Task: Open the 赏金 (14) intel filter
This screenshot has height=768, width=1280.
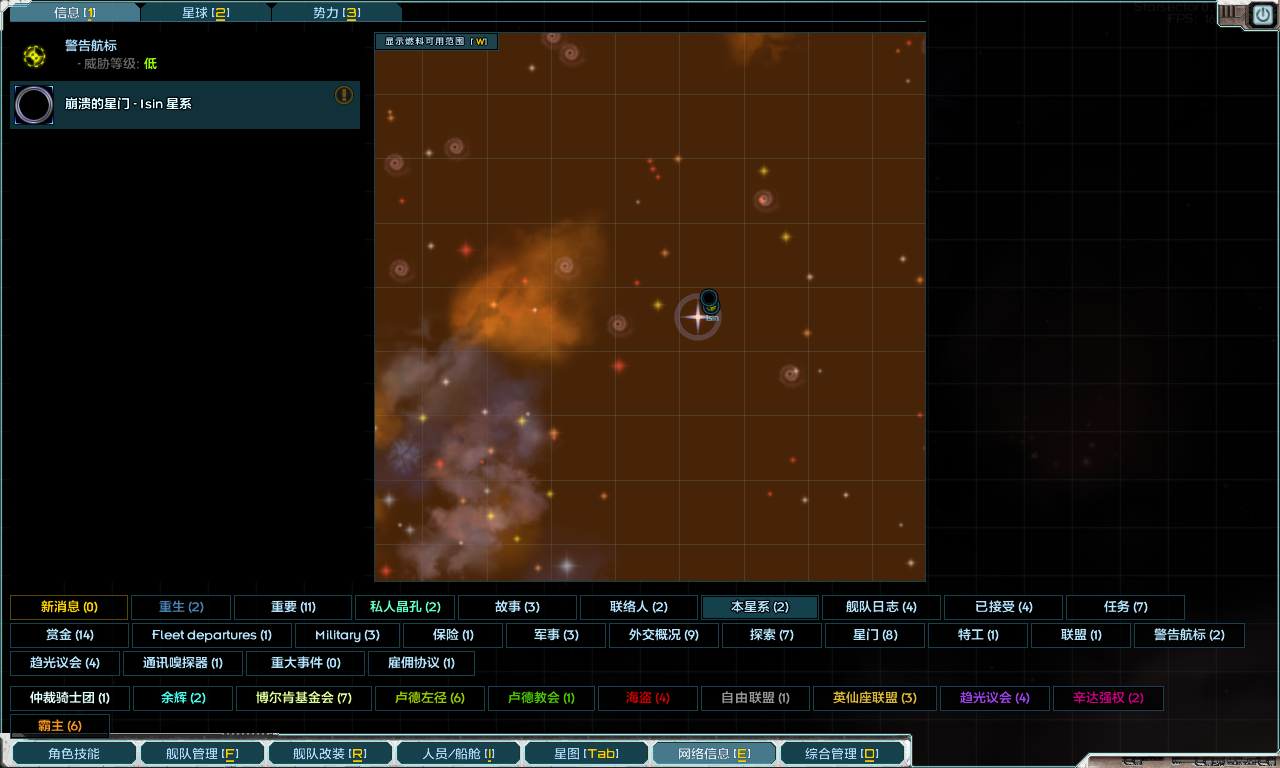Action: (68, 635)
